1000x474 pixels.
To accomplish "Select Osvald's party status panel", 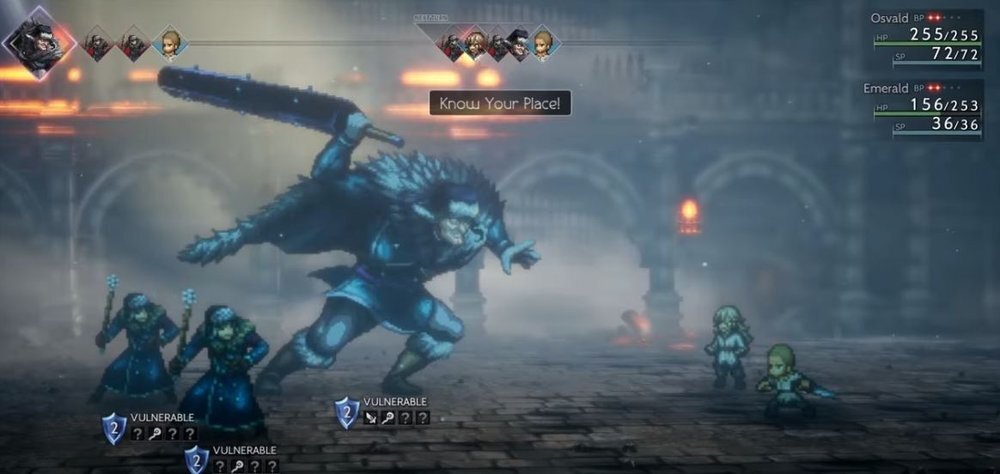I will pos(926,38).
